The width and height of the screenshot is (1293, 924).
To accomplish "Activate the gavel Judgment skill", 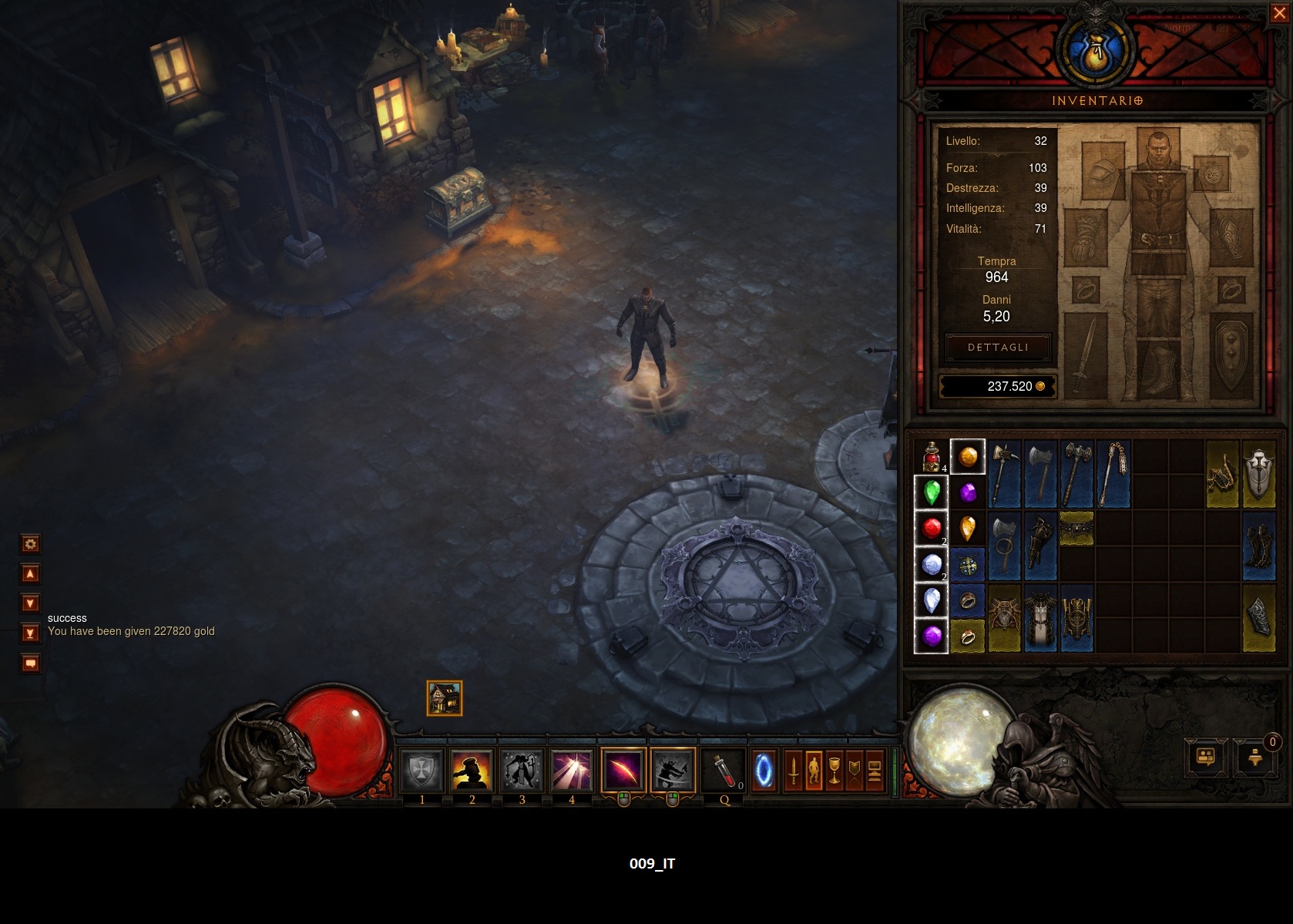I will (472, 770).
